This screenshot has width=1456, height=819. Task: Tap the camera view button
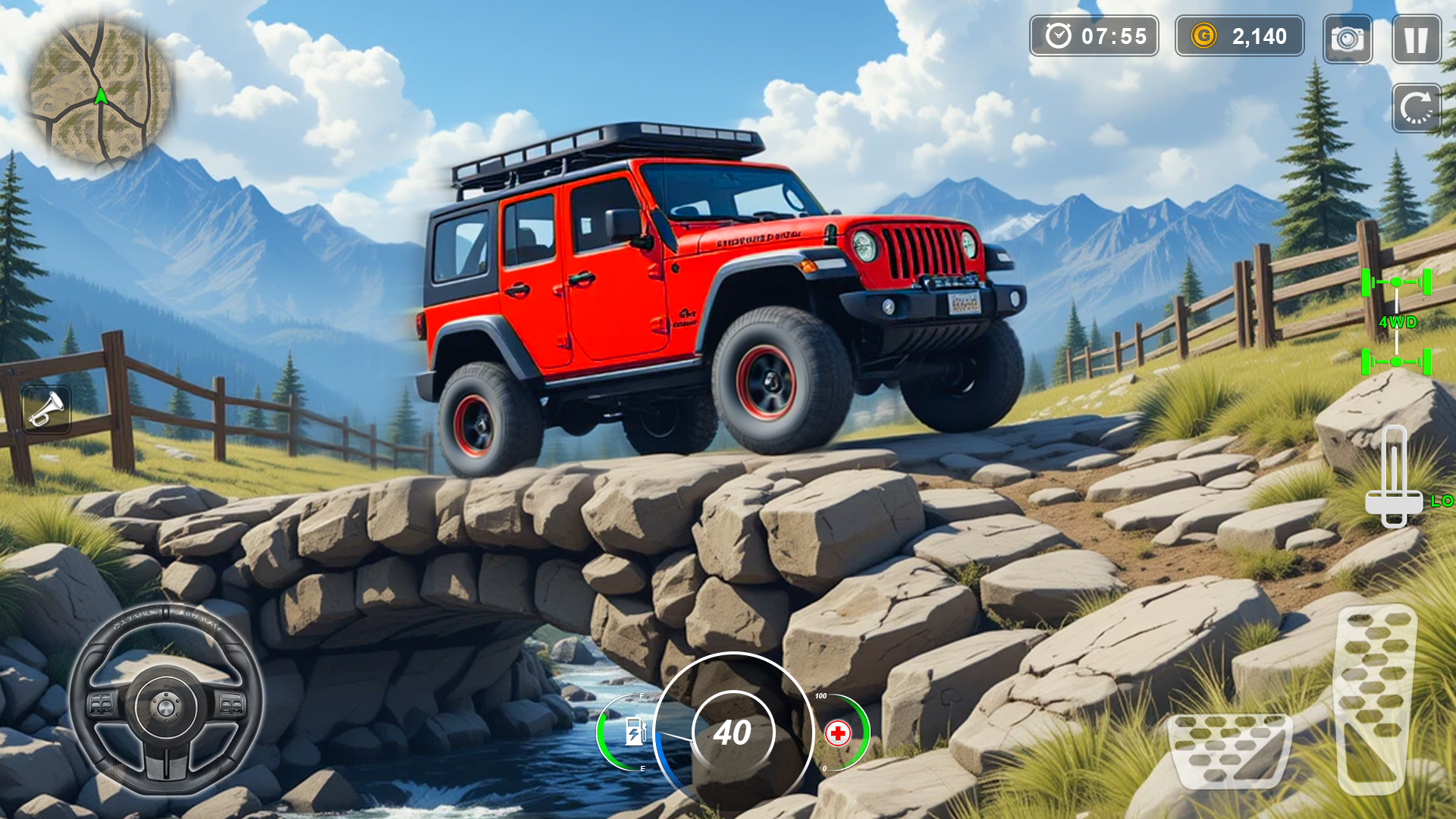tap(1347, 39)
